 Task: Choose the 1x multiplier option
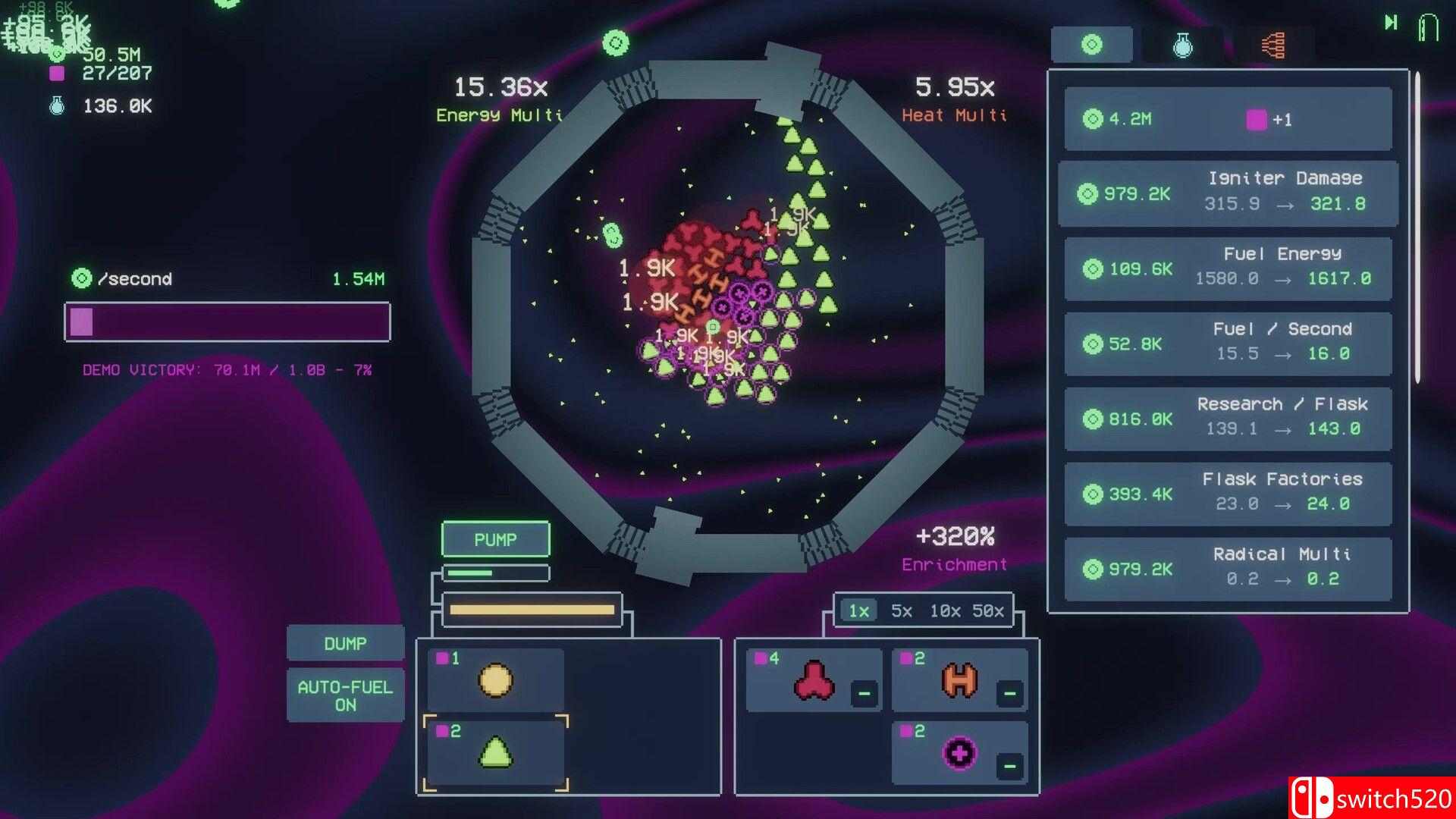tap(858, 611)
